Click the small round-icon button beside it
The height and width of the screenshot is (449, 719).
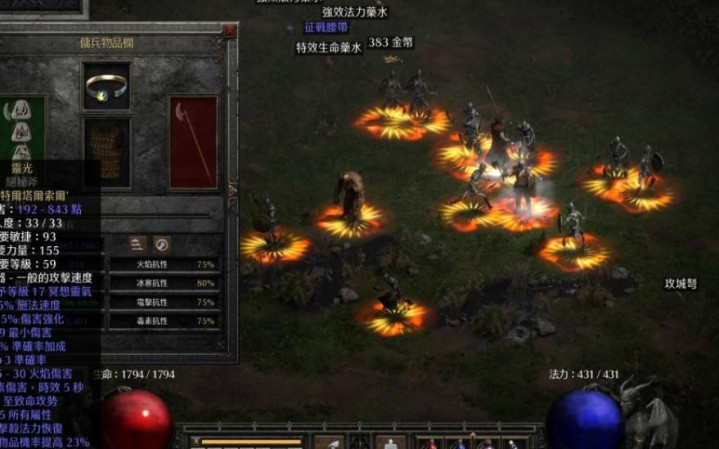161,244
